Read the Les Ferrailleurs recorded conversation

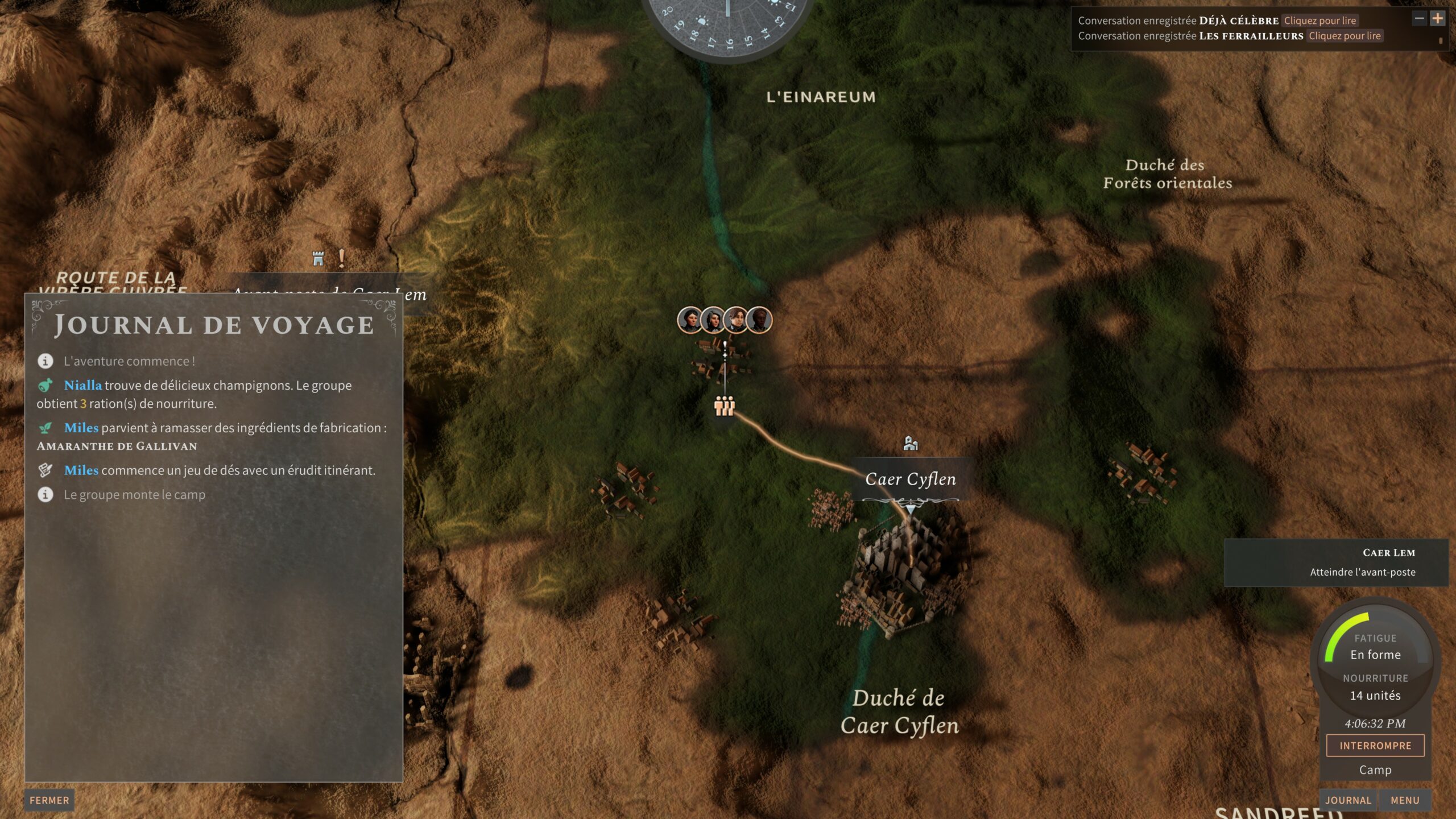tap(1345, 36)
